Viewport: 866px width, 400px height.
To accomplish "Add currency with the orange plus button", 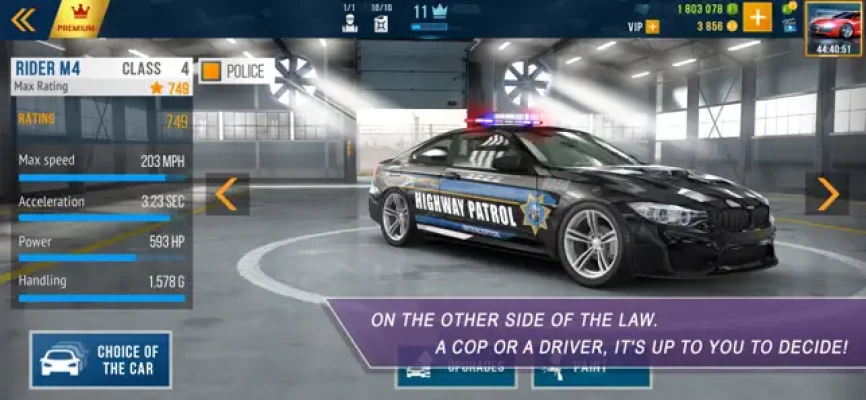I will coord(757,17).
